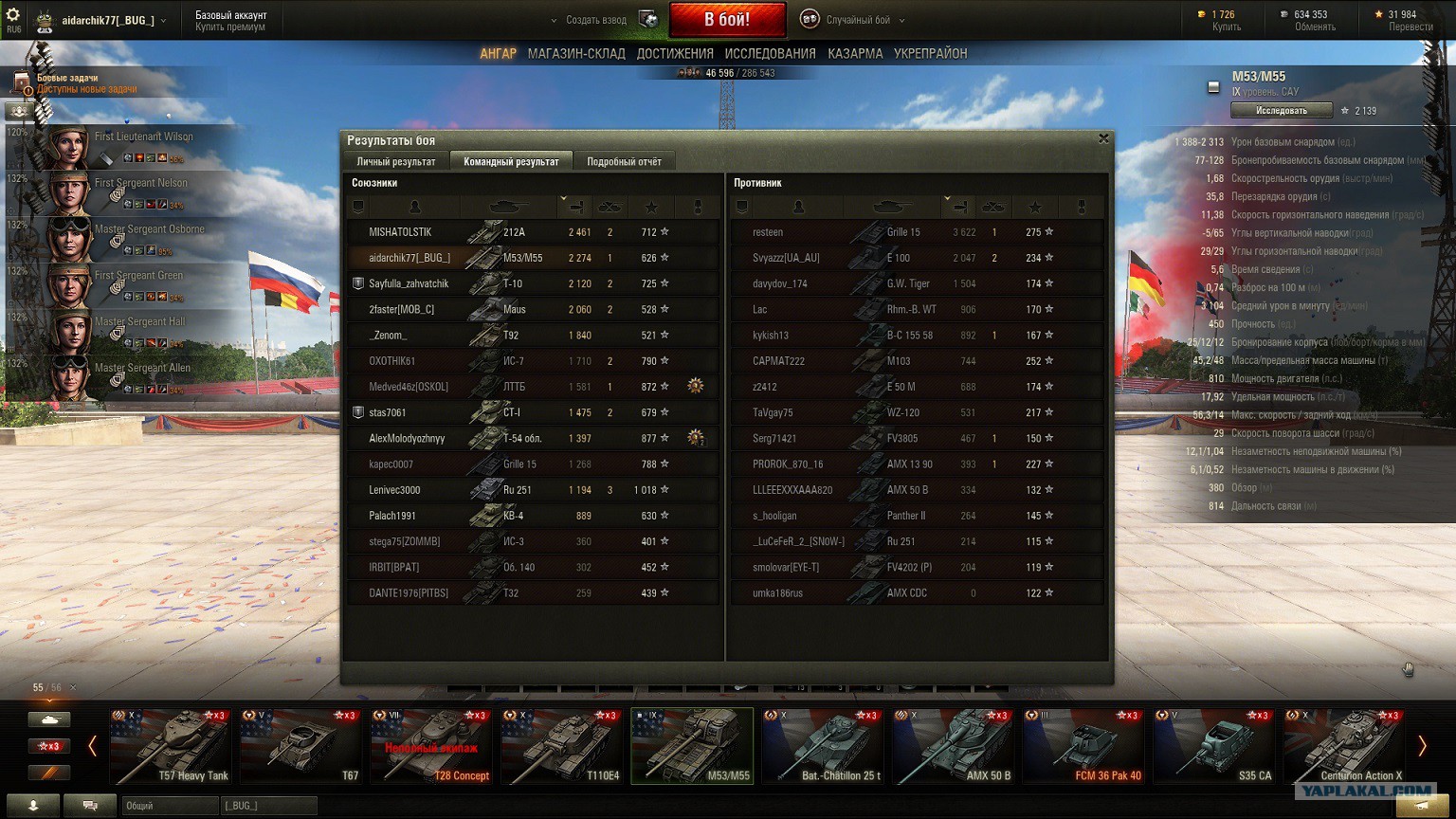Toggle the tank type carousel filter
This screenshot has width=1456, height=819.
49,719
